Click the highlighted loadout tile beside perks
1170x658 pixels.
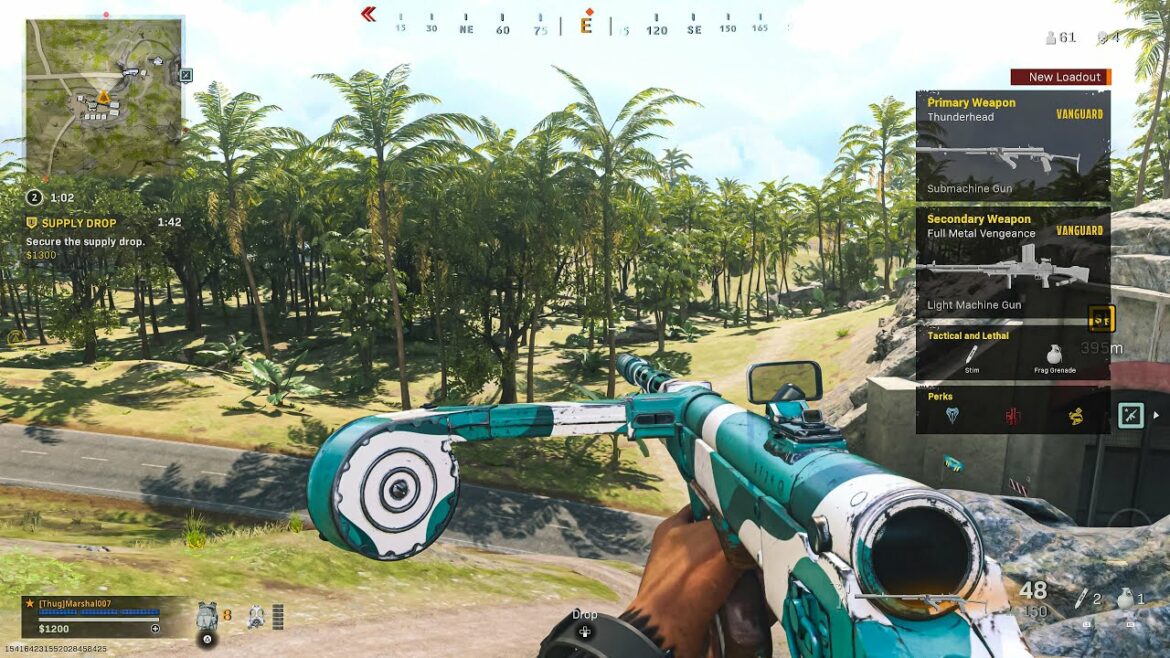[1130, 415]
